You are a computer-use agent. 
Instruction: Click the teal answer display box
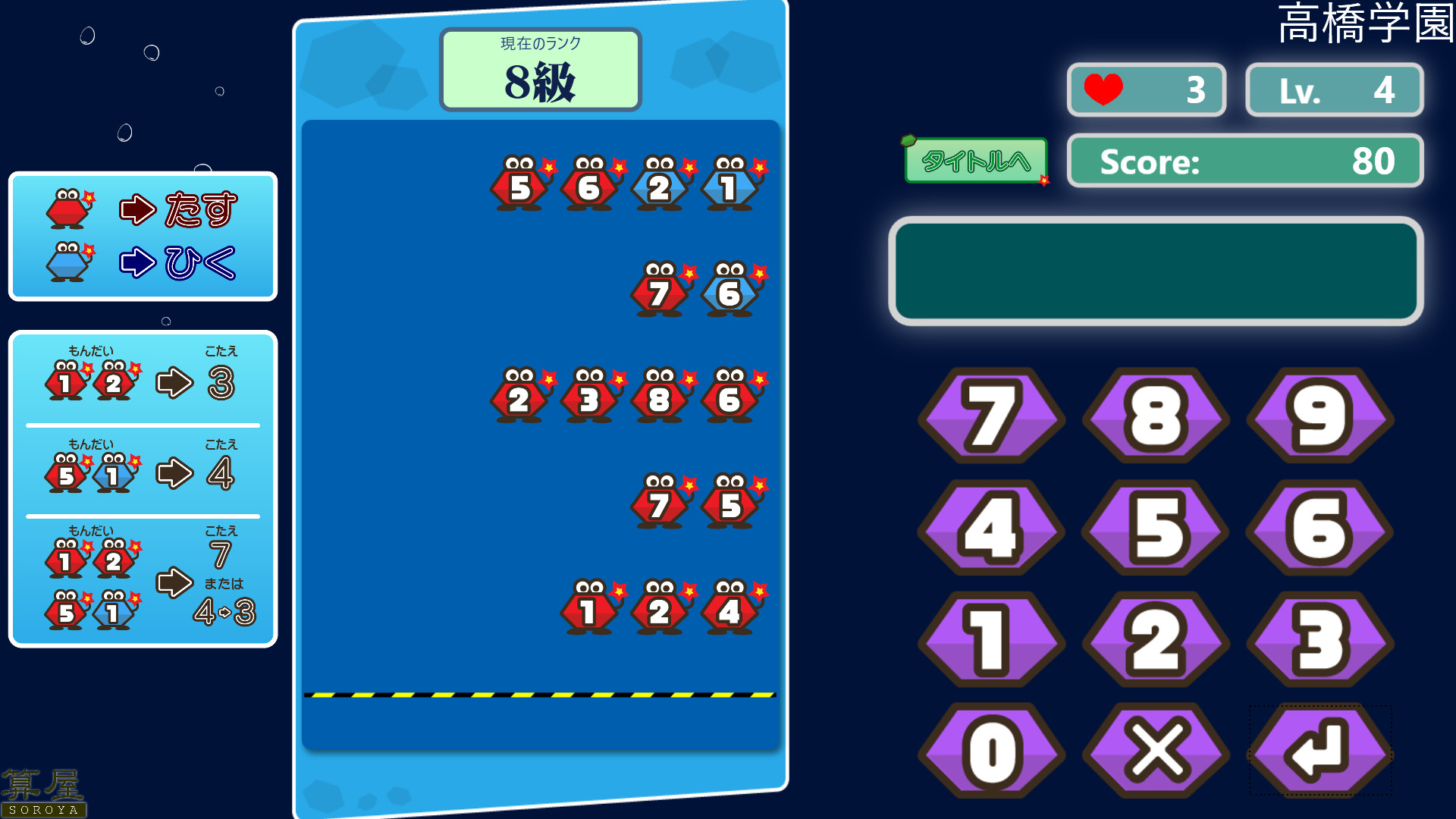click(1156, 271)
